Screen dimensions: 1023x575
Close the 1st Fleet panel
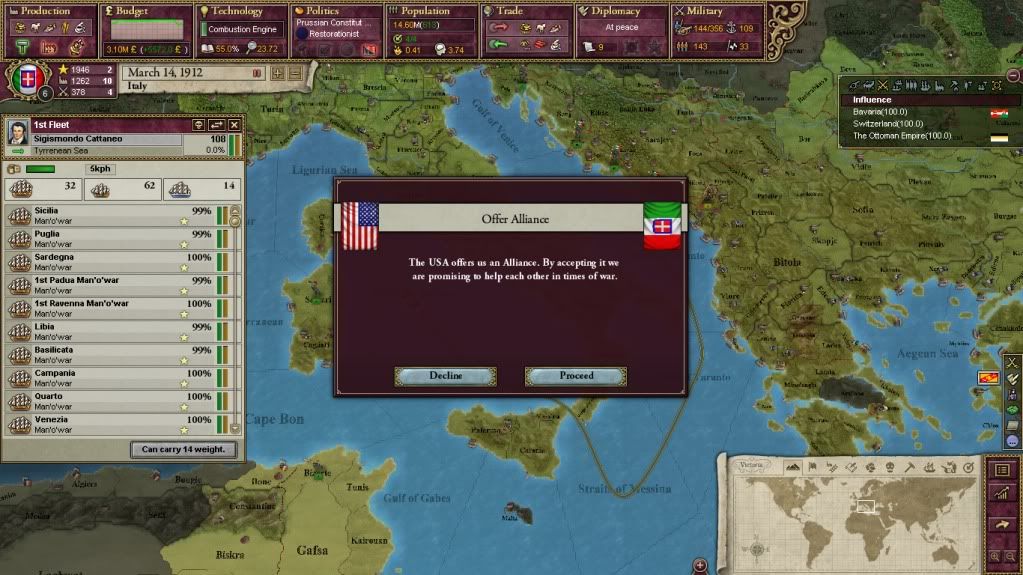point(235,124)
